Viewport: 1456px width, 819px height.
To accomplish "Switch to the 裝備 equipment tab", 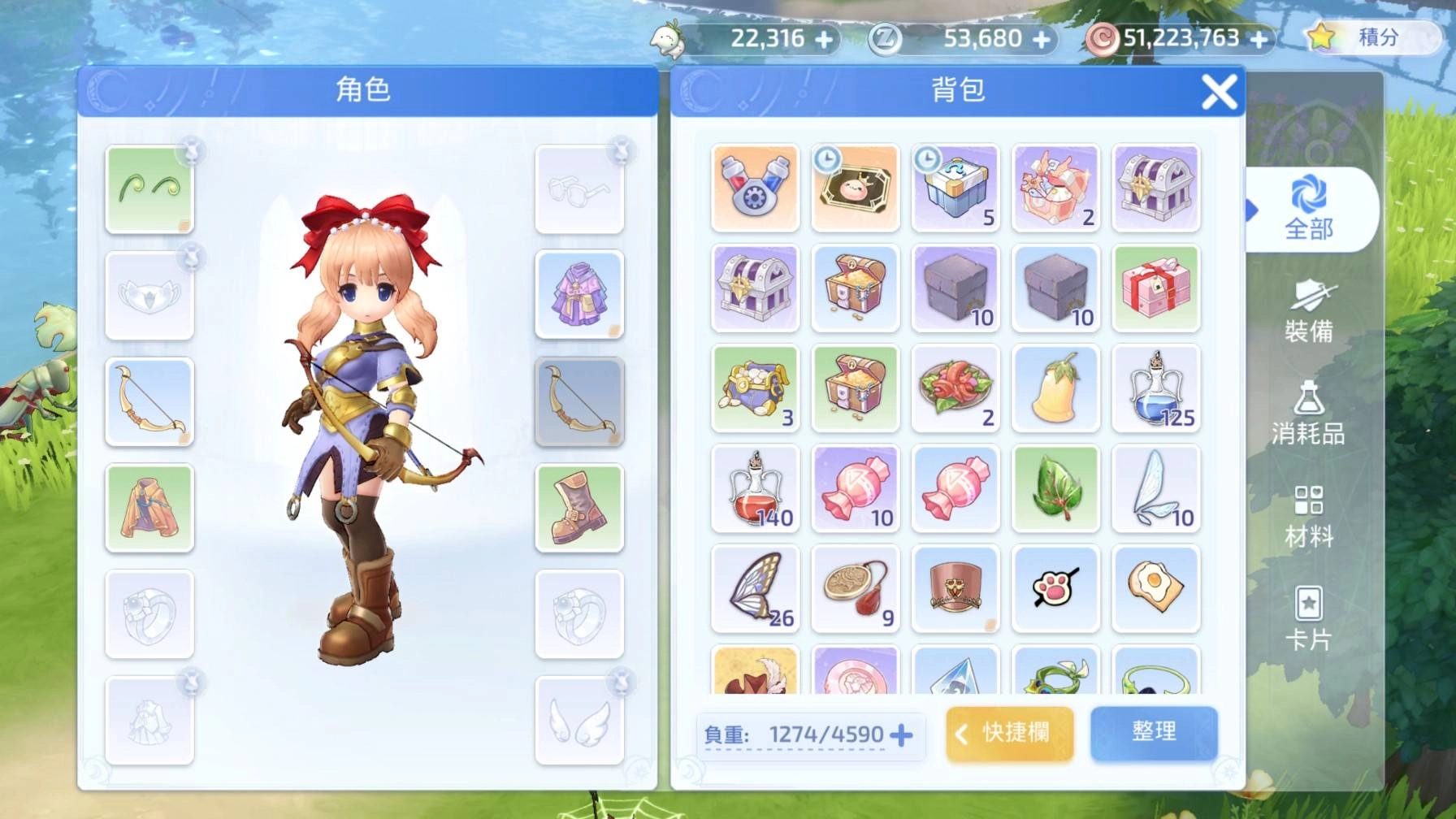I will click(x=1308, y=311).
